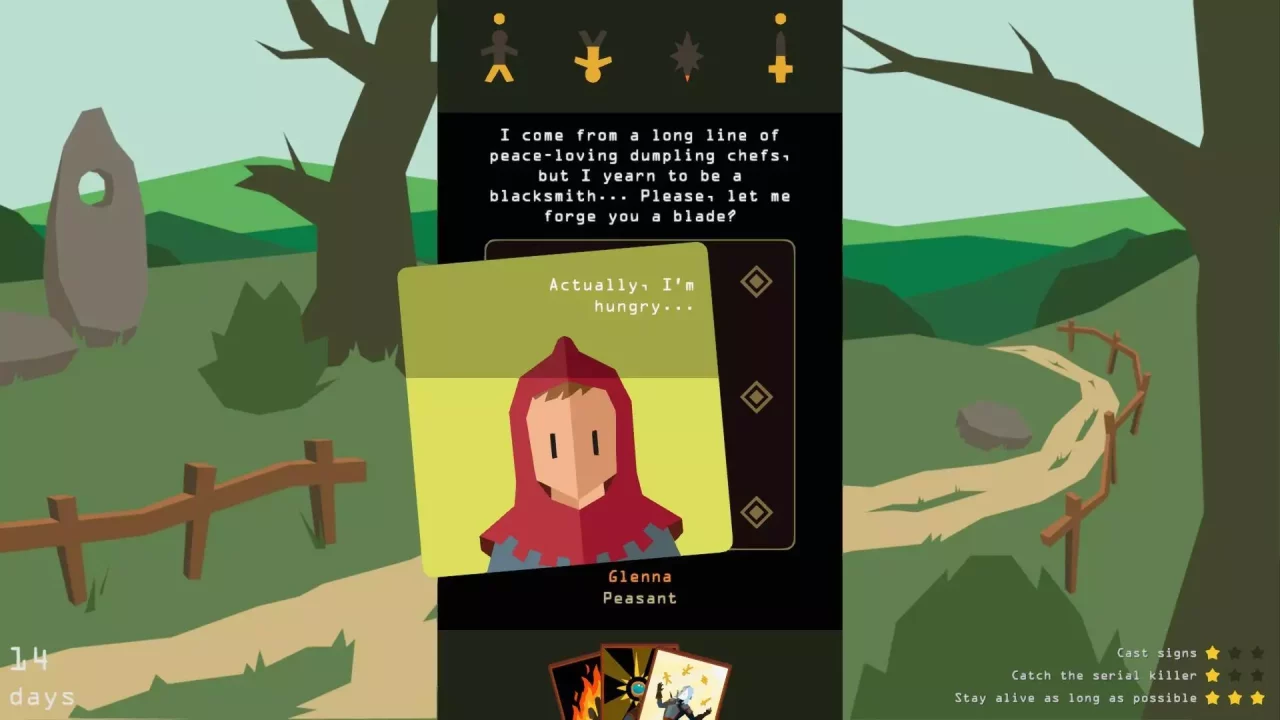Select the people stat icon at top
This screenshot has width=1280, height=720.
(x=500, y=50)
